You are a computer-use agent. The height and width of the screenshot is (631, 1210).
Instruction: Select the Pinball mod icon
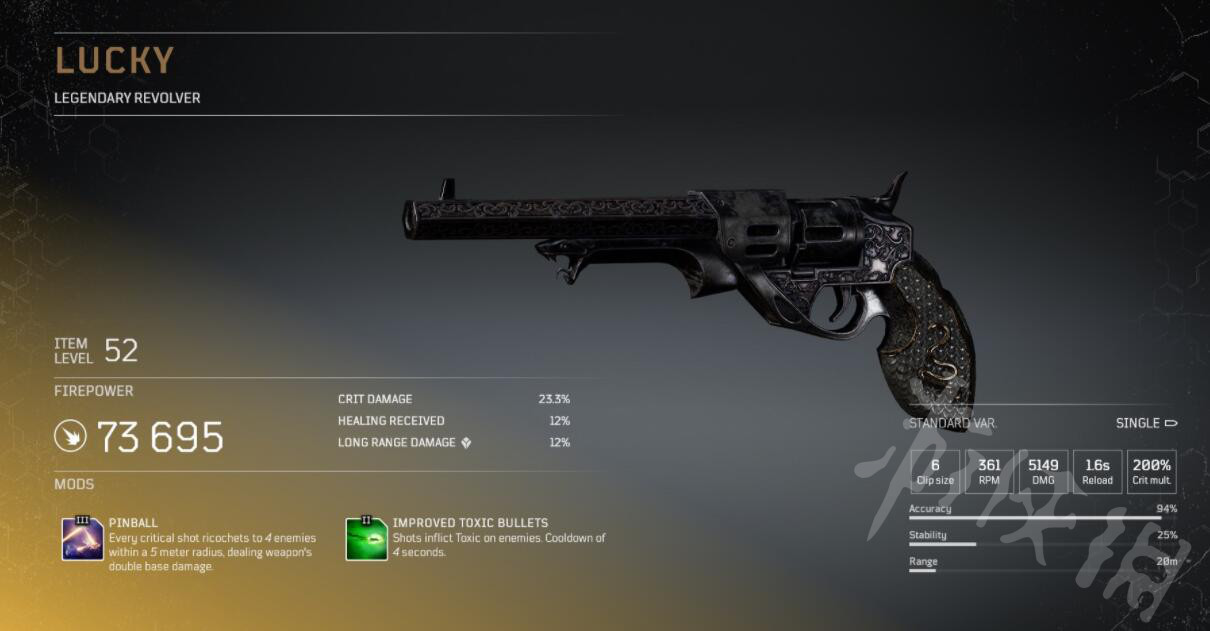[x=82, y=539]
